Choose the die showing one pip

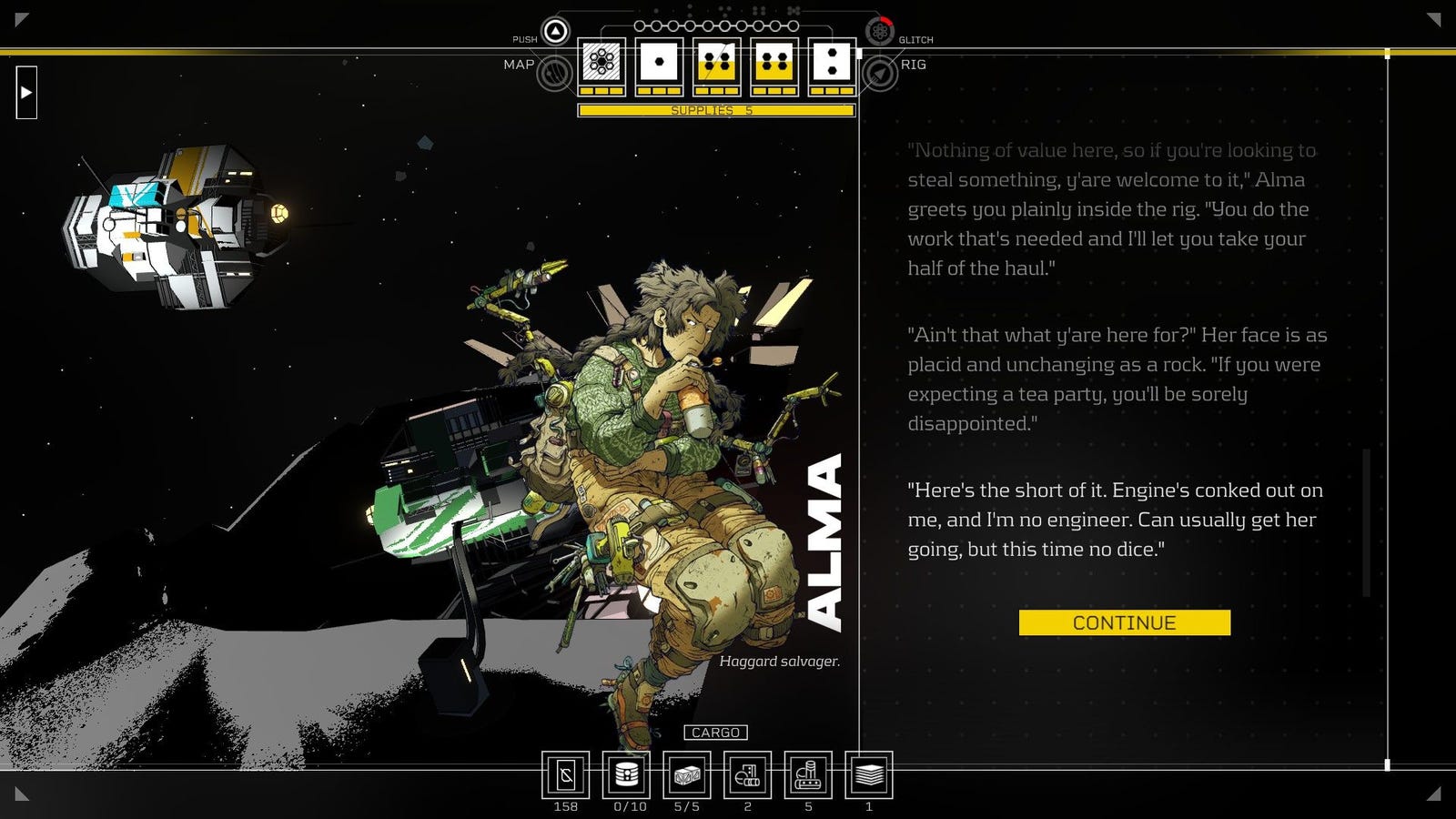tap(659, 63)
